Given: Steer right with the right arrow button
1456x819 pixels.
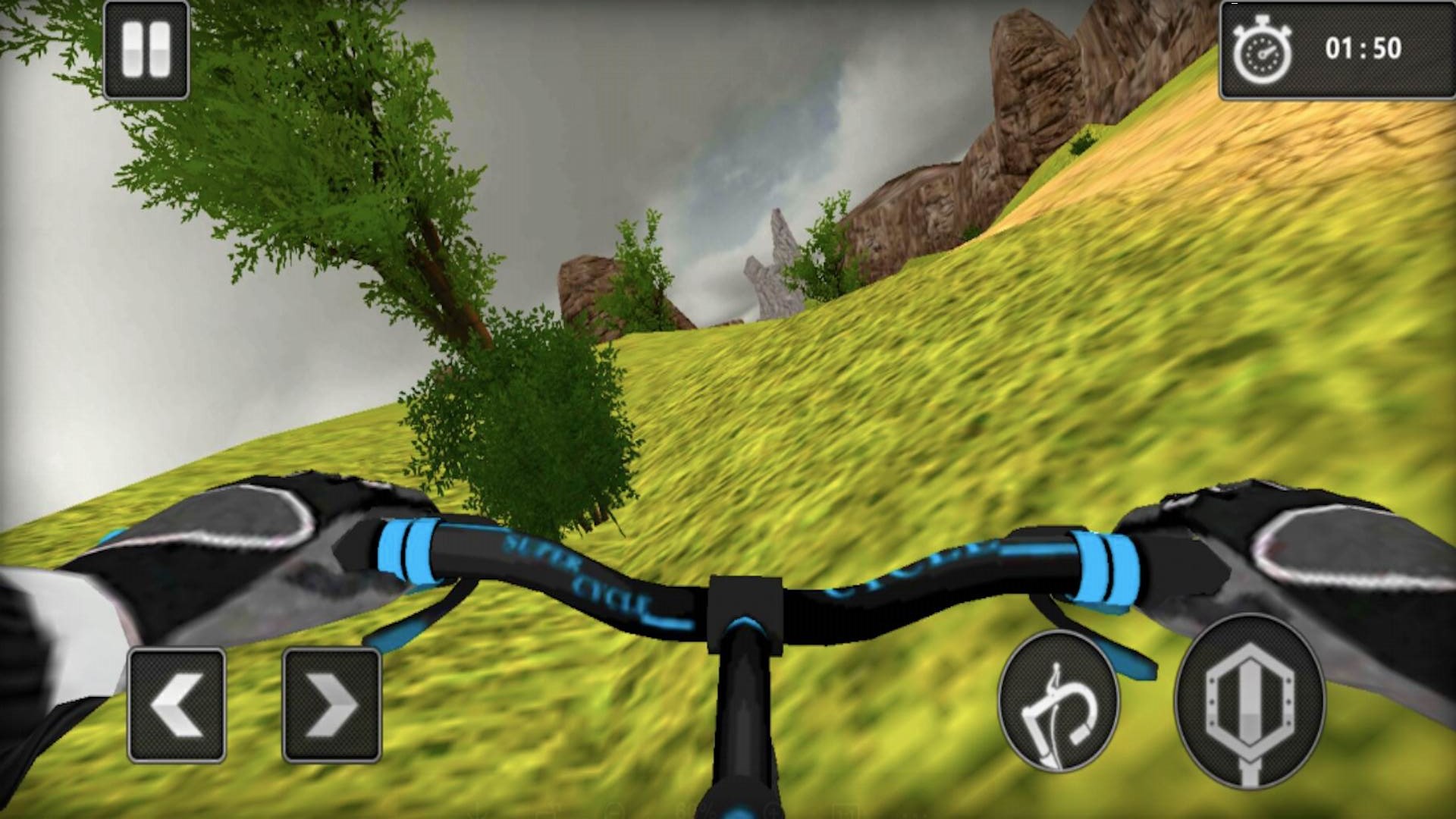Looking at the screenshot, I should pos(331,705).
